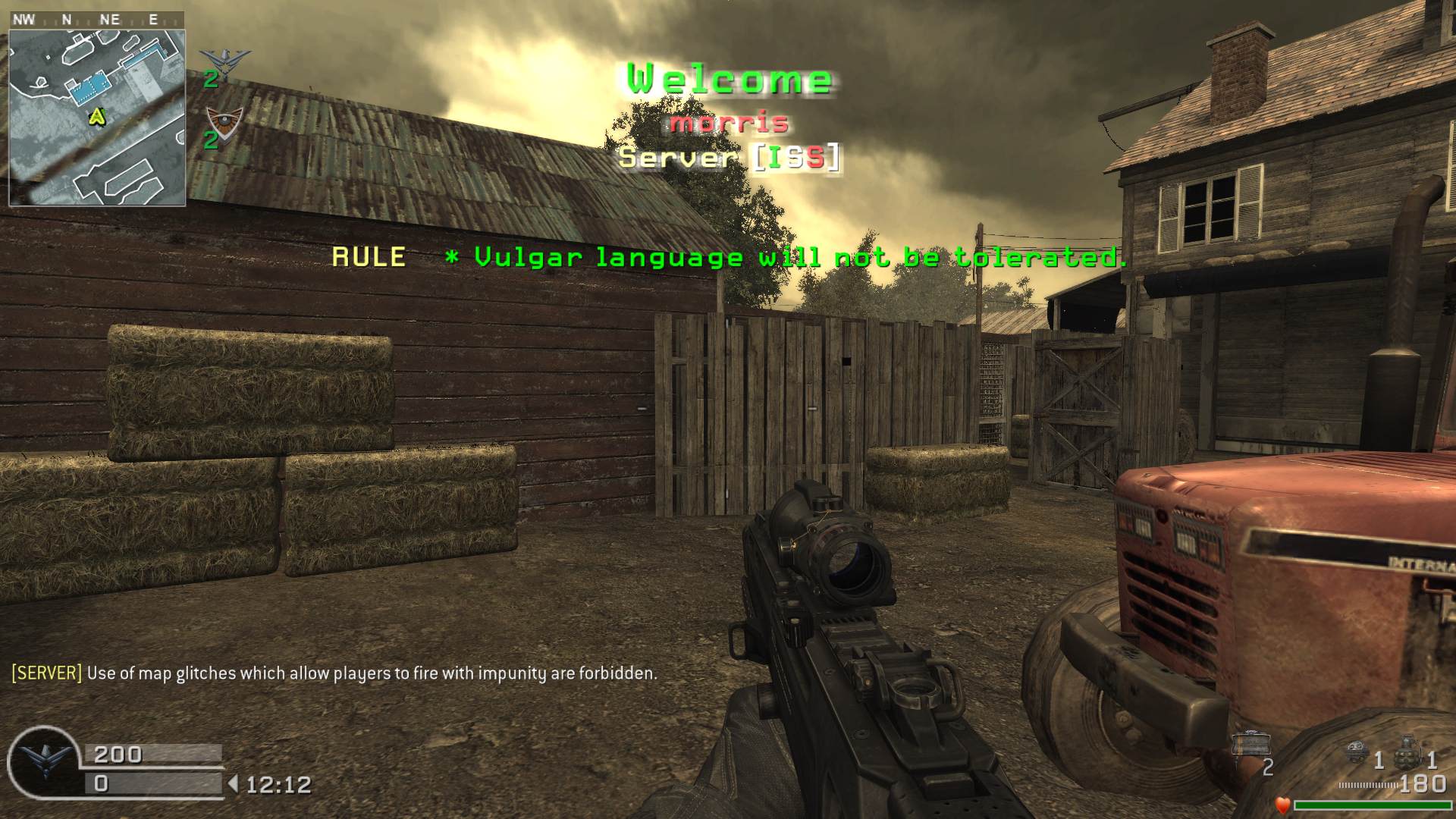This screenshot has width=1456, height=819.
Task: Click the orange shield team score emblem
Action: point(225,120)
